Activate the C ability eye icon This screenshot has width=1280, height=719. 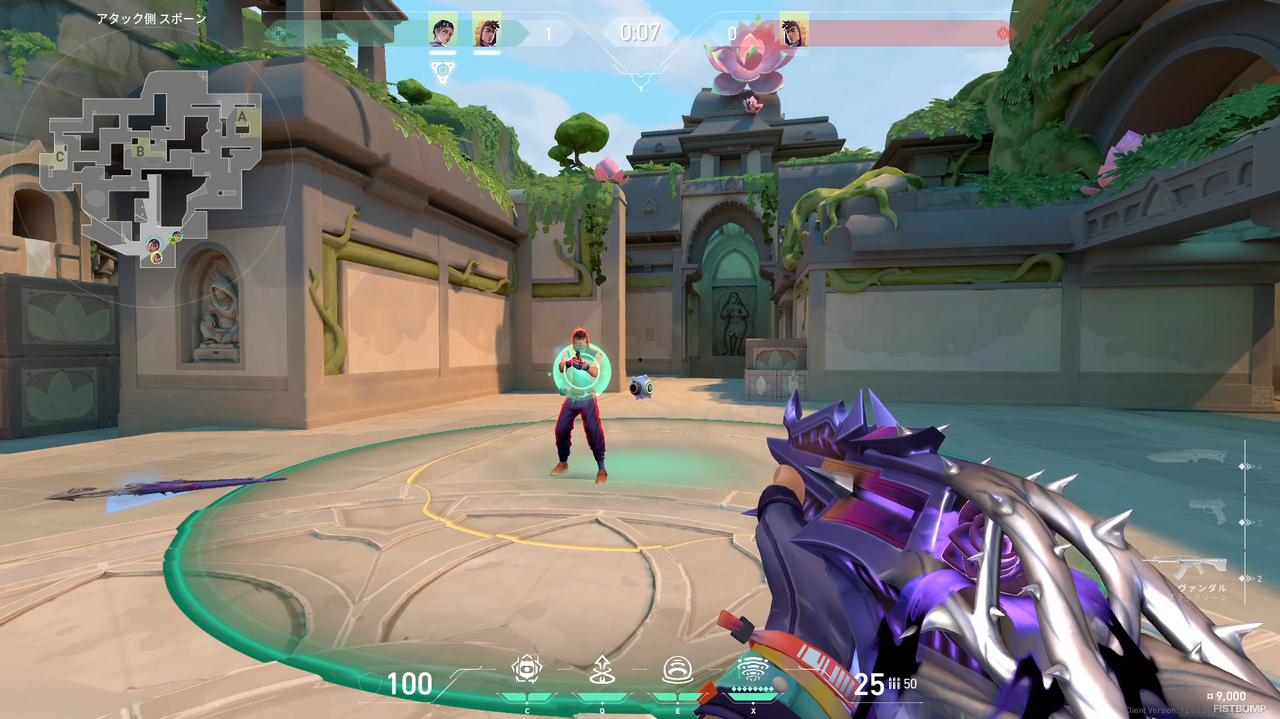[x=526, y=668]
